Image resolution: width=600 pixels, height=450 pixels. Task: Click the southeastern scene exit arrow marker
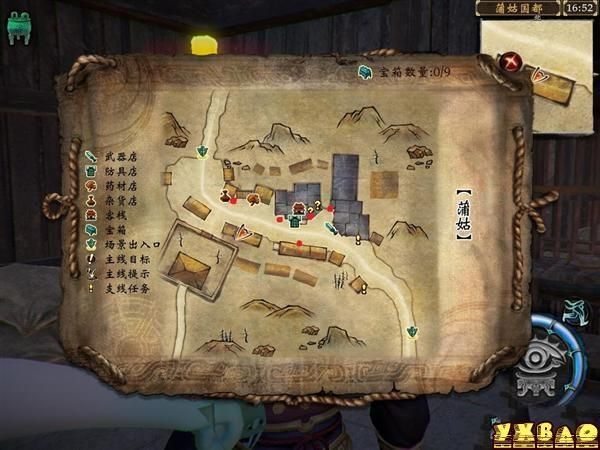tap(410, 330)
